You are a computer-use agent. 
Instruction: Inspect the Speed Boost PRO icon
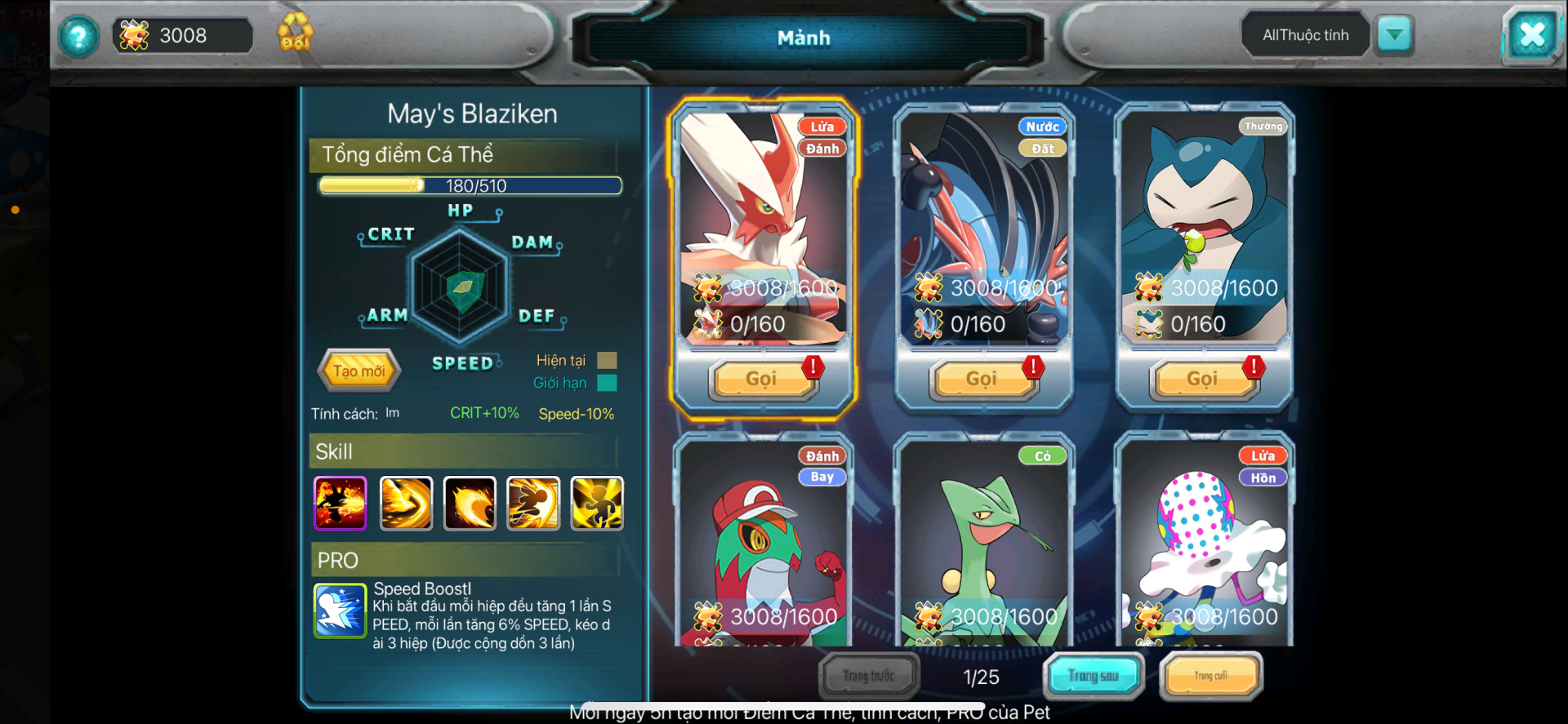pos(340,611)
